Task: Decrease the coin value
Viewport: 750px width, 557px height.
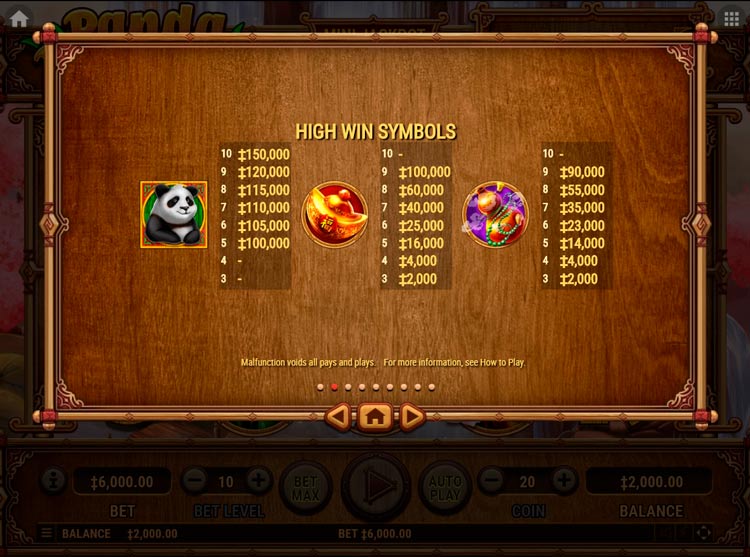Action: click(x=491, y=481)
